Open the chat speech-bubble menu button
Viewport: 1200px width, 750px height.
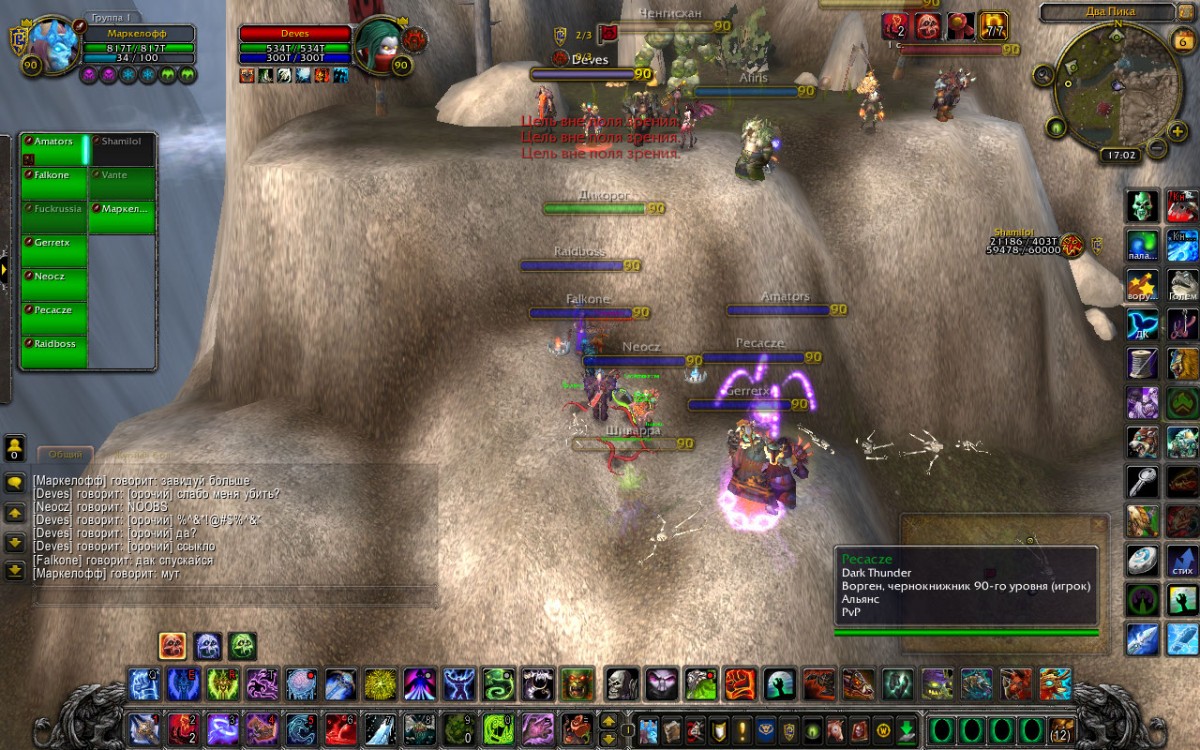tap(15, 482)
